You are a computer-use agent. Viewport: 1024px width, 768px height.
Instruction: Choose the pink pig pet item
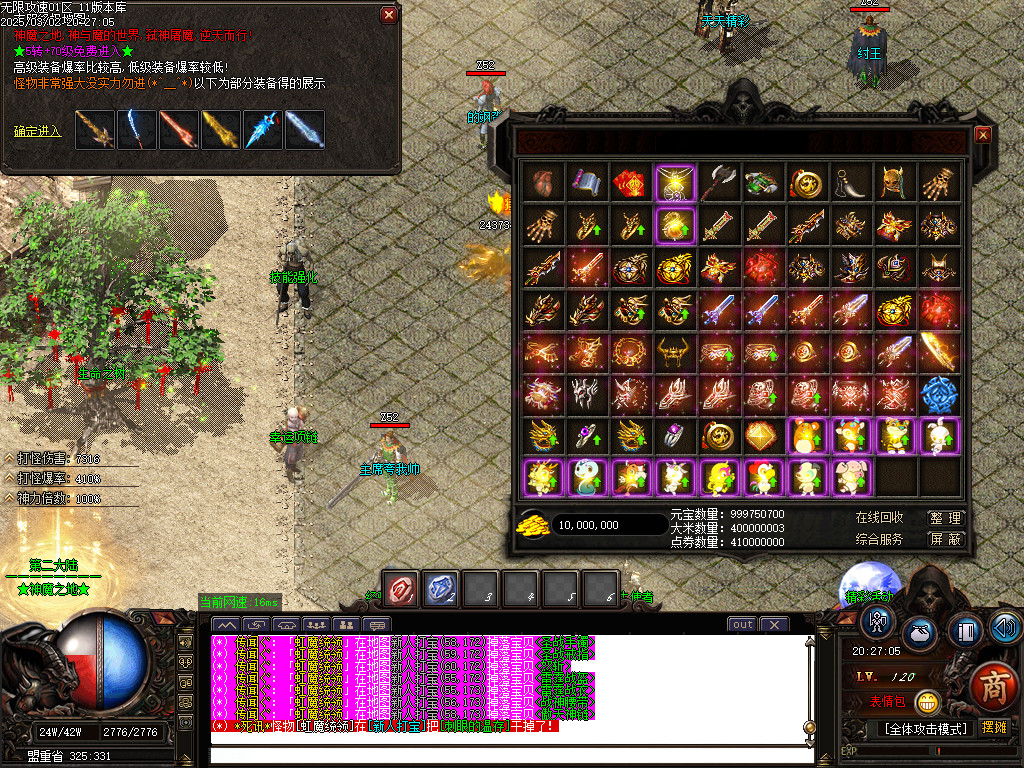click(850, 478)
